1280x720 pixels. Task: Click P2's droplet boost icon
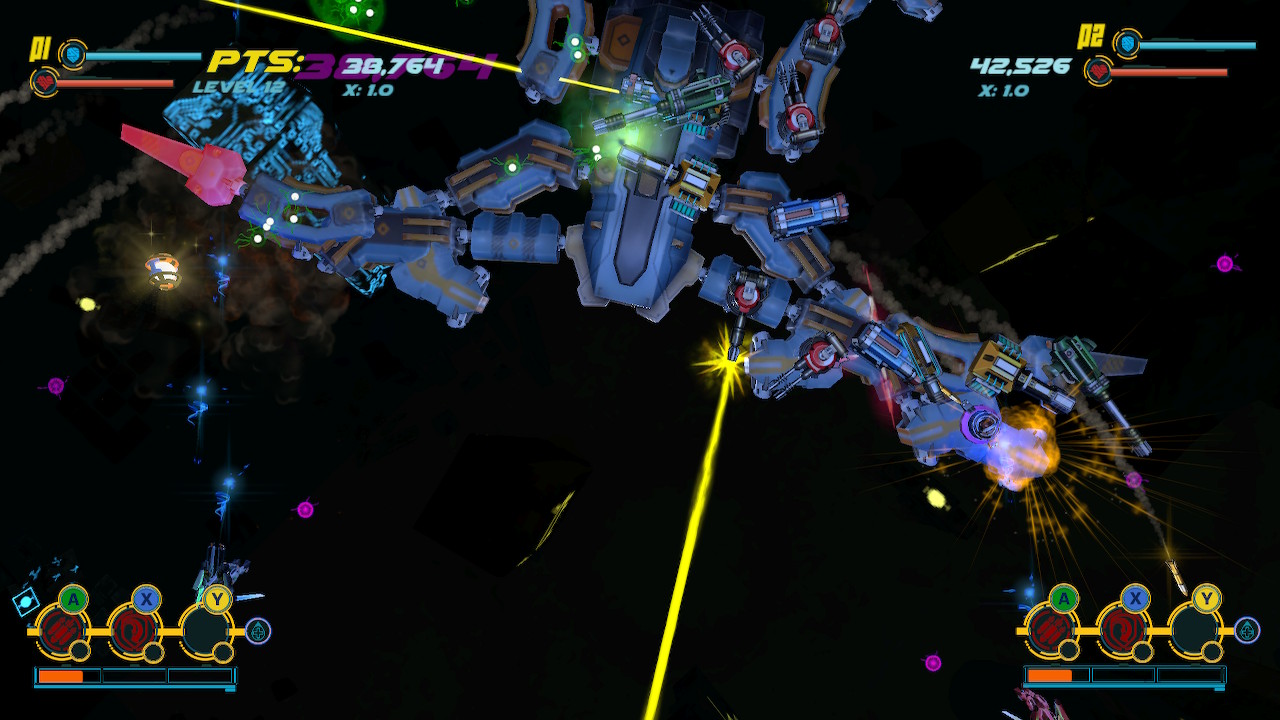tap(1246, 630)
